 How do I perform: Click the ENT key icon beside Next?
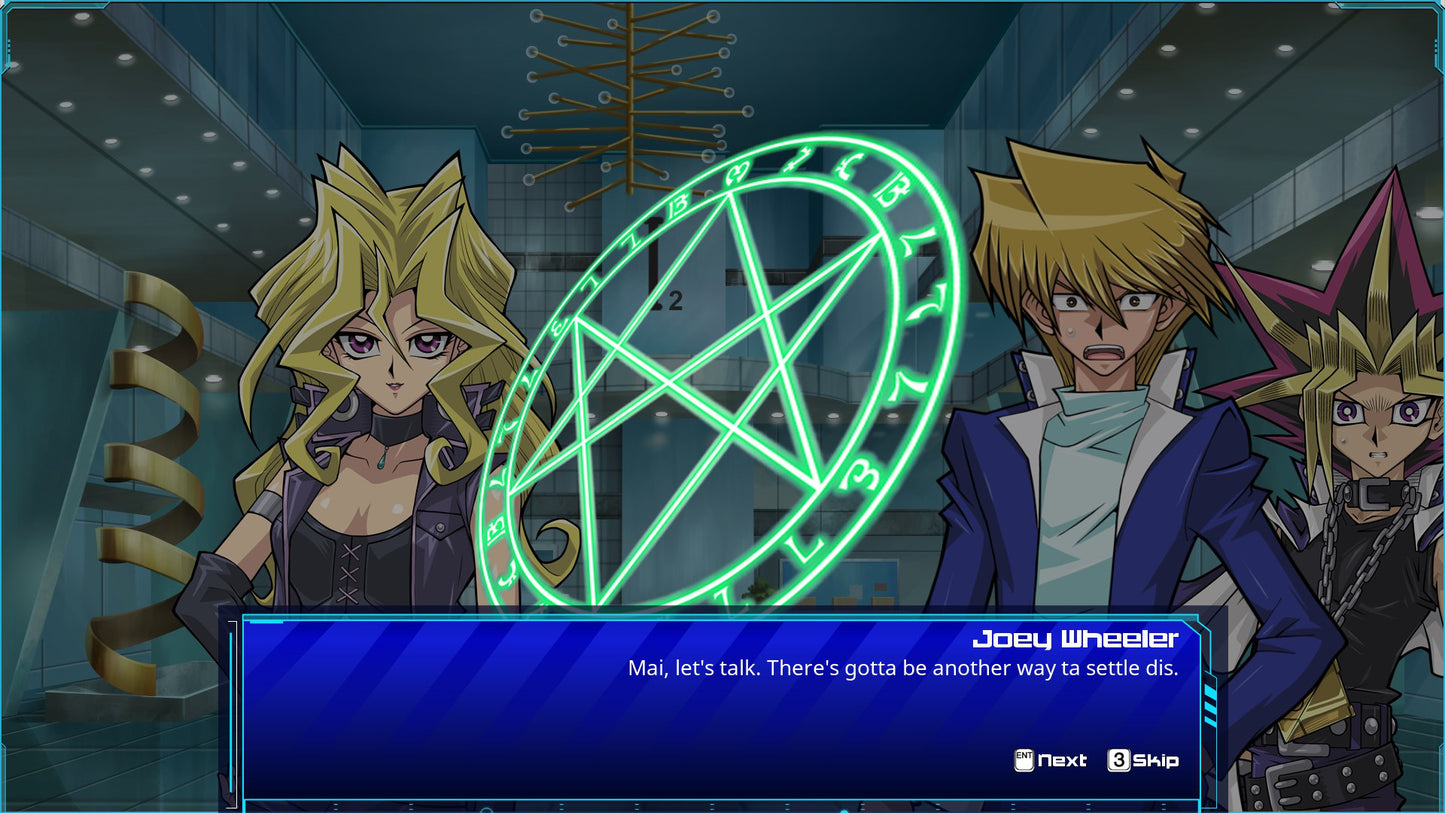tap(1022, 761)
